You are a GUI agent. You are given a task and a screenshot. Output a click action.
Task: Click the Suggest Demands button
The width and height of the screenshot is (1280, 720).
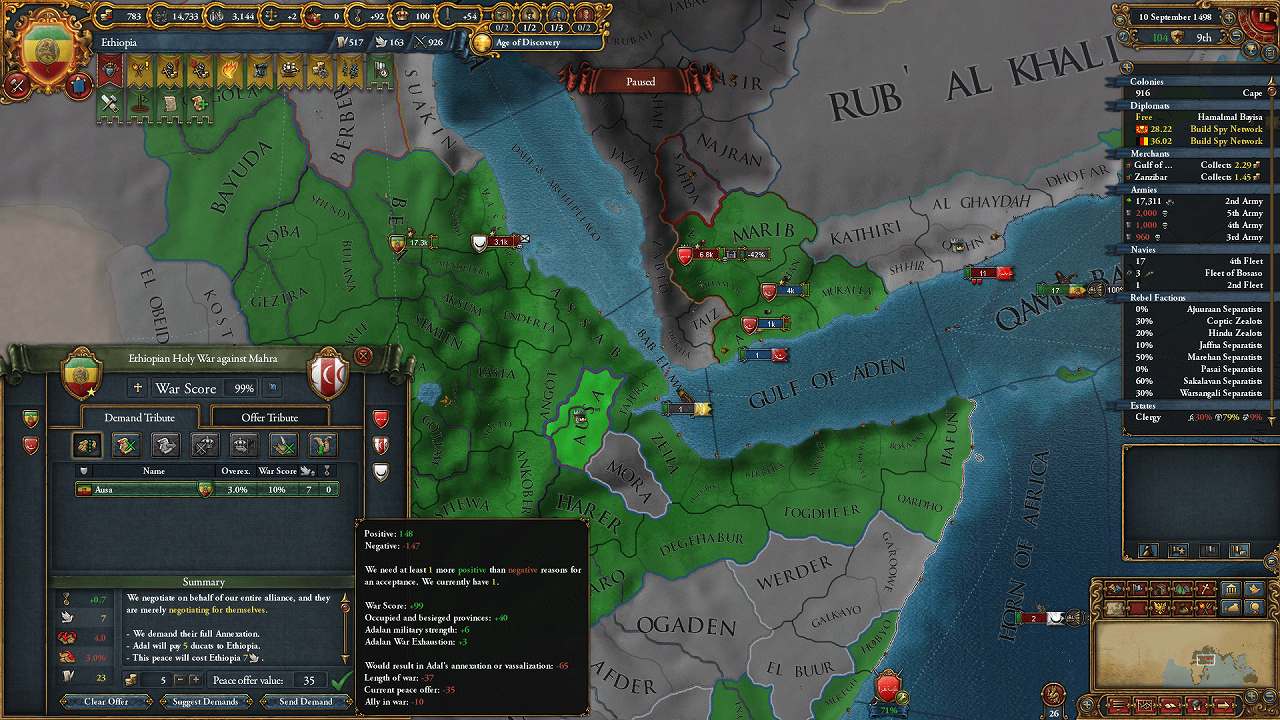[205, 702]
